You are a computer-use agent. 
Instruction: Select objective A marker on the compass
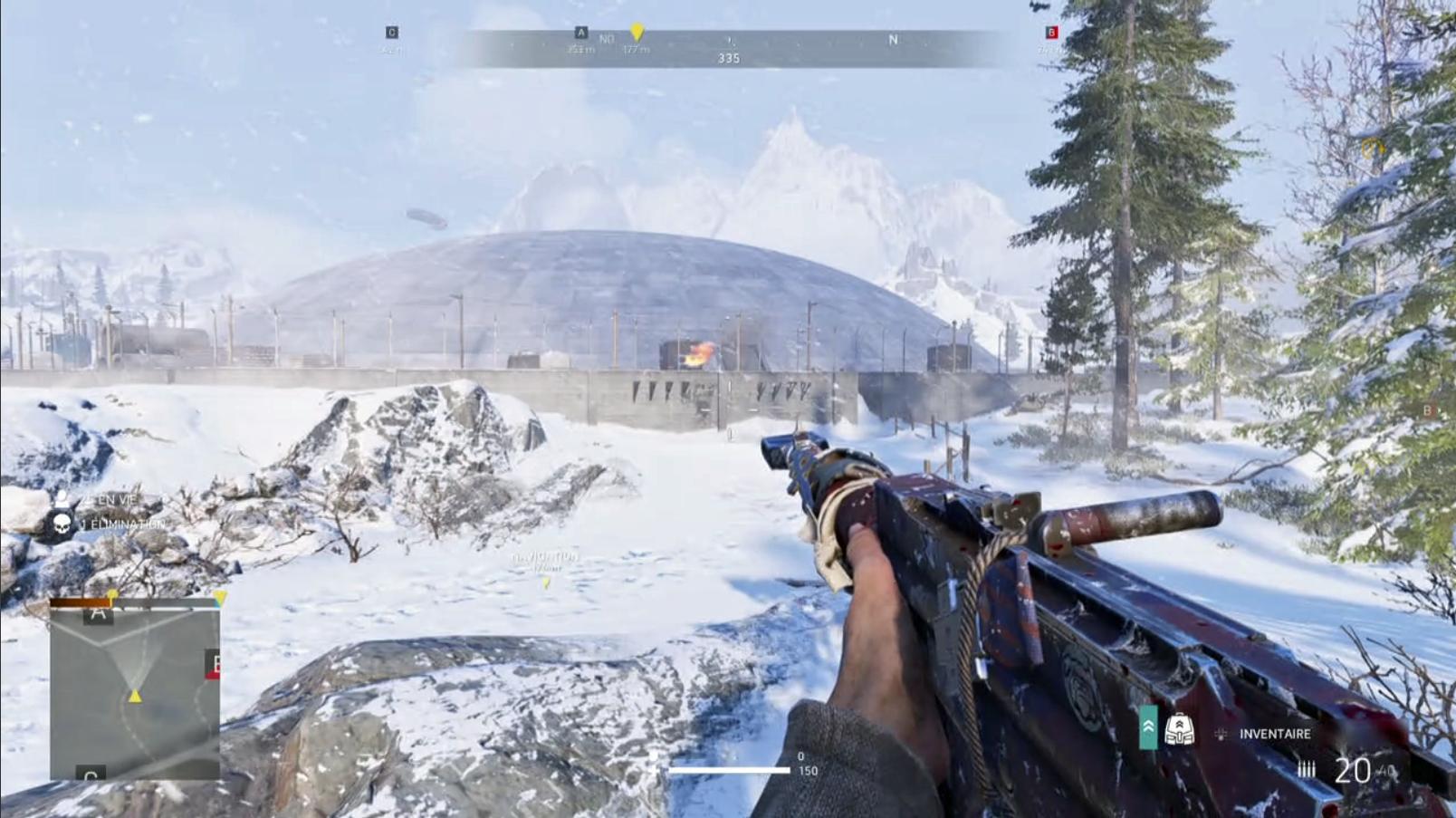click(x=581, y=33)
